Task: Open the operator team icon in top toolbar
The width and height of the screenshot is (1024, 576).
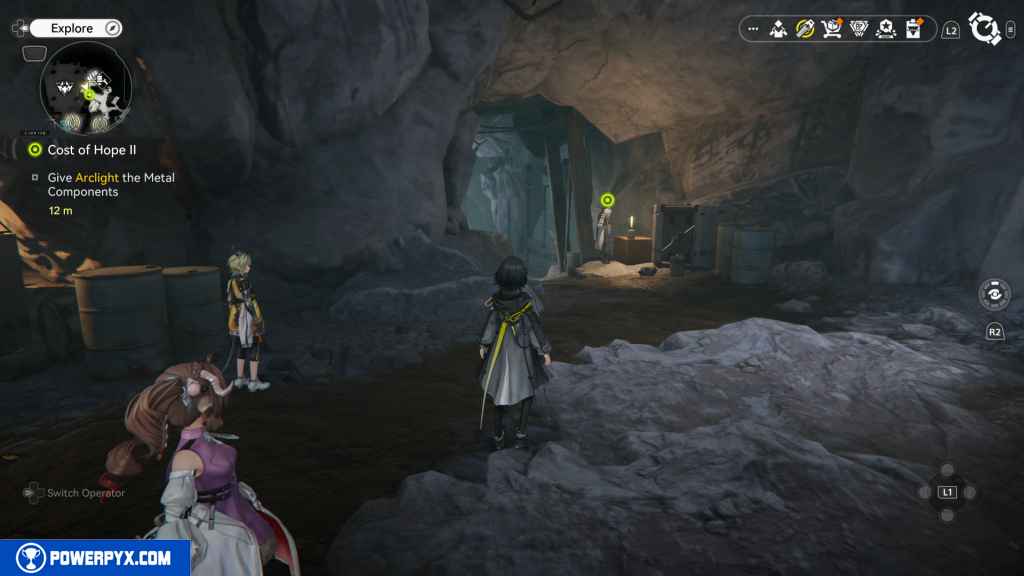Action: (x=779, y=29)
